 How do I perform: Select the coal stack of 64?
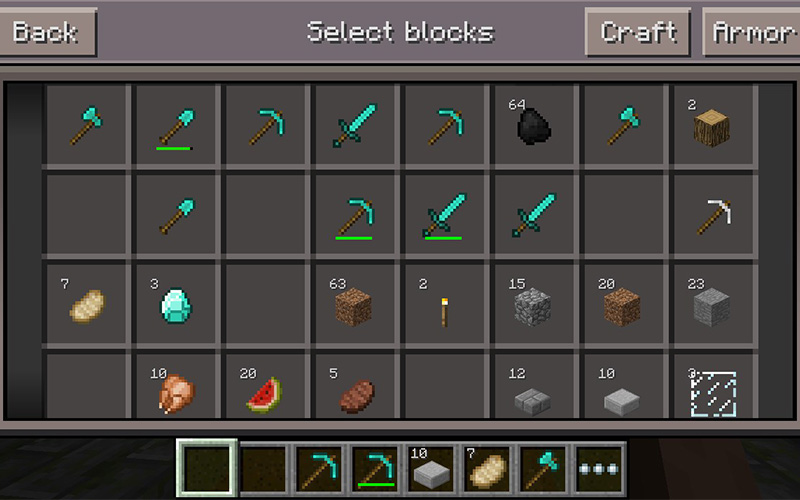click(534, 125)
